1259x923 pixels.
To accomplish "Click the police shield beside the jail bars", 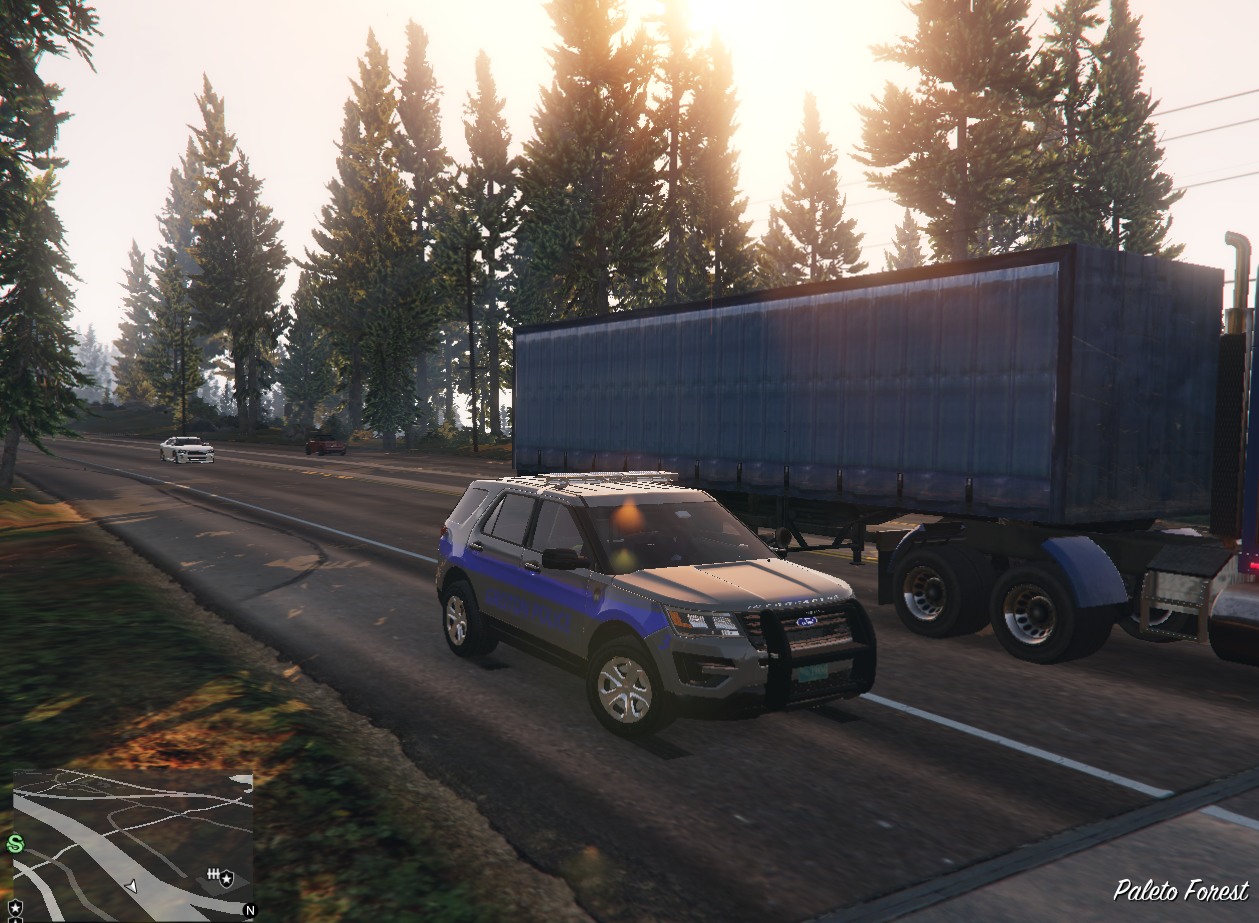I will click(227, 879).
